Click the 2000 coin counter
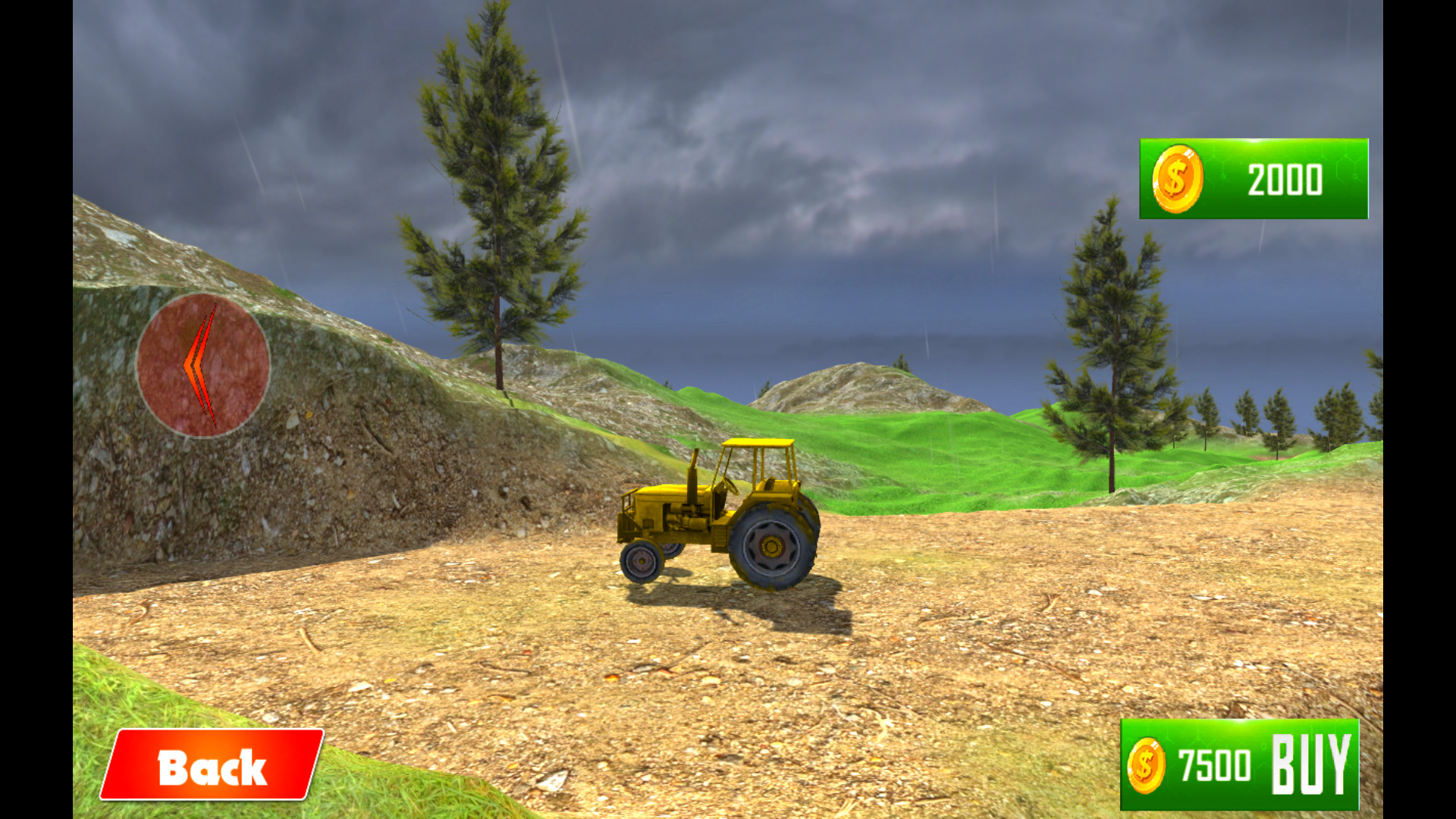The image size is (1456, 819). [x=1285, y=180]
